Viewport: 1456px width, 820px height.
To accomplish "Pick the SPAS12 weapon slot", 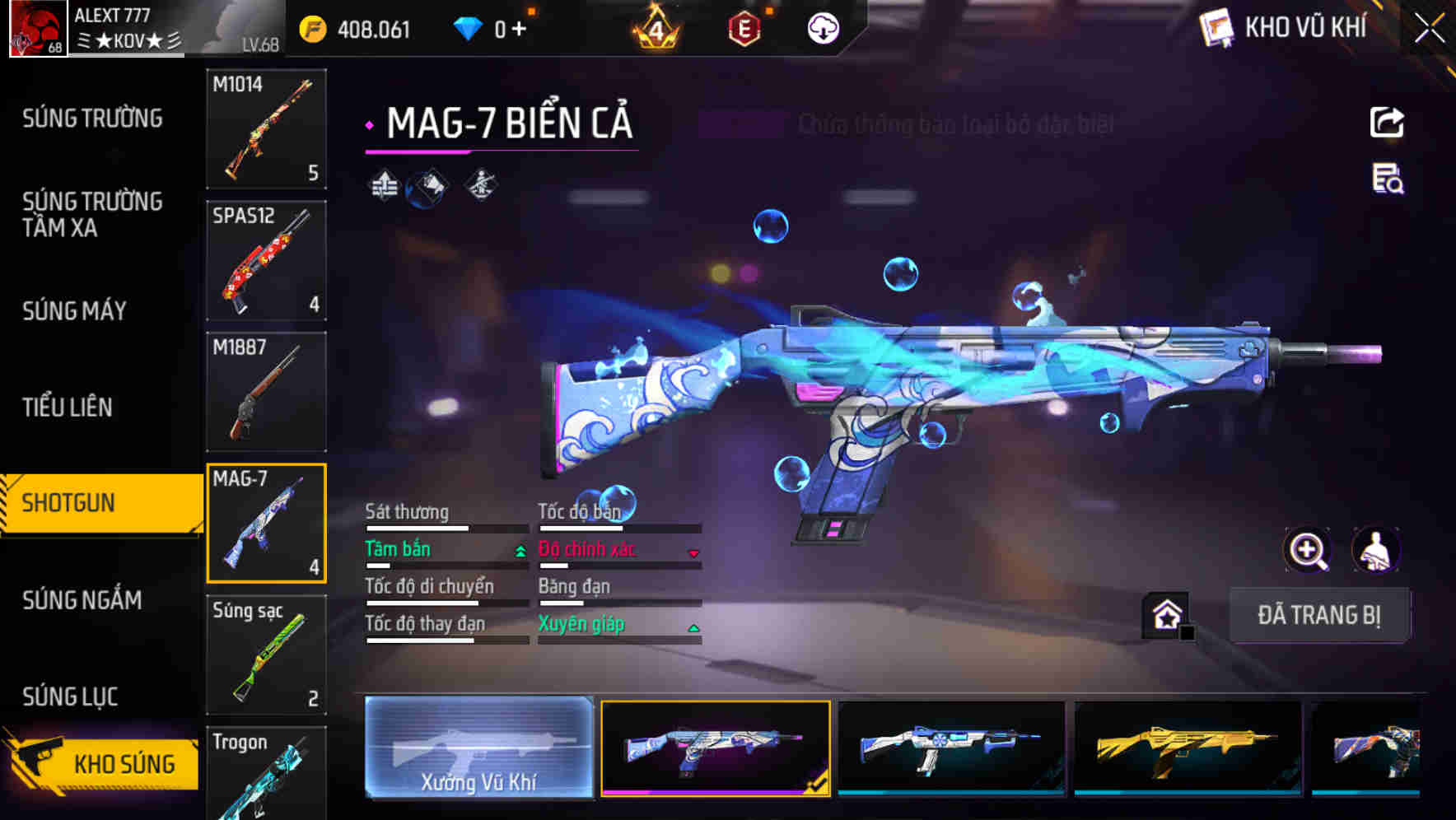I will pos(266,260).
